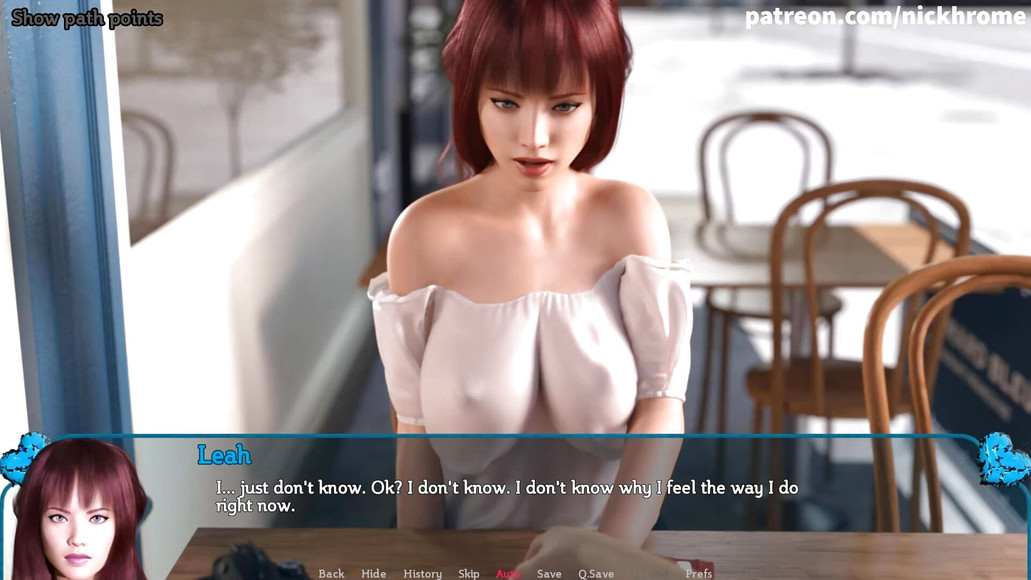
Task: Open the Save game screen
Action: (549, 573)
